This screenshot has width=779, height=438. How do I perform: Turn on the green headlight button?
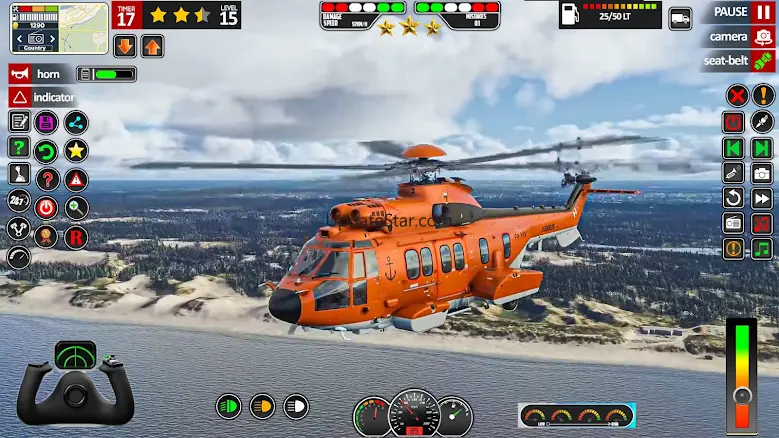click(230, 406)
